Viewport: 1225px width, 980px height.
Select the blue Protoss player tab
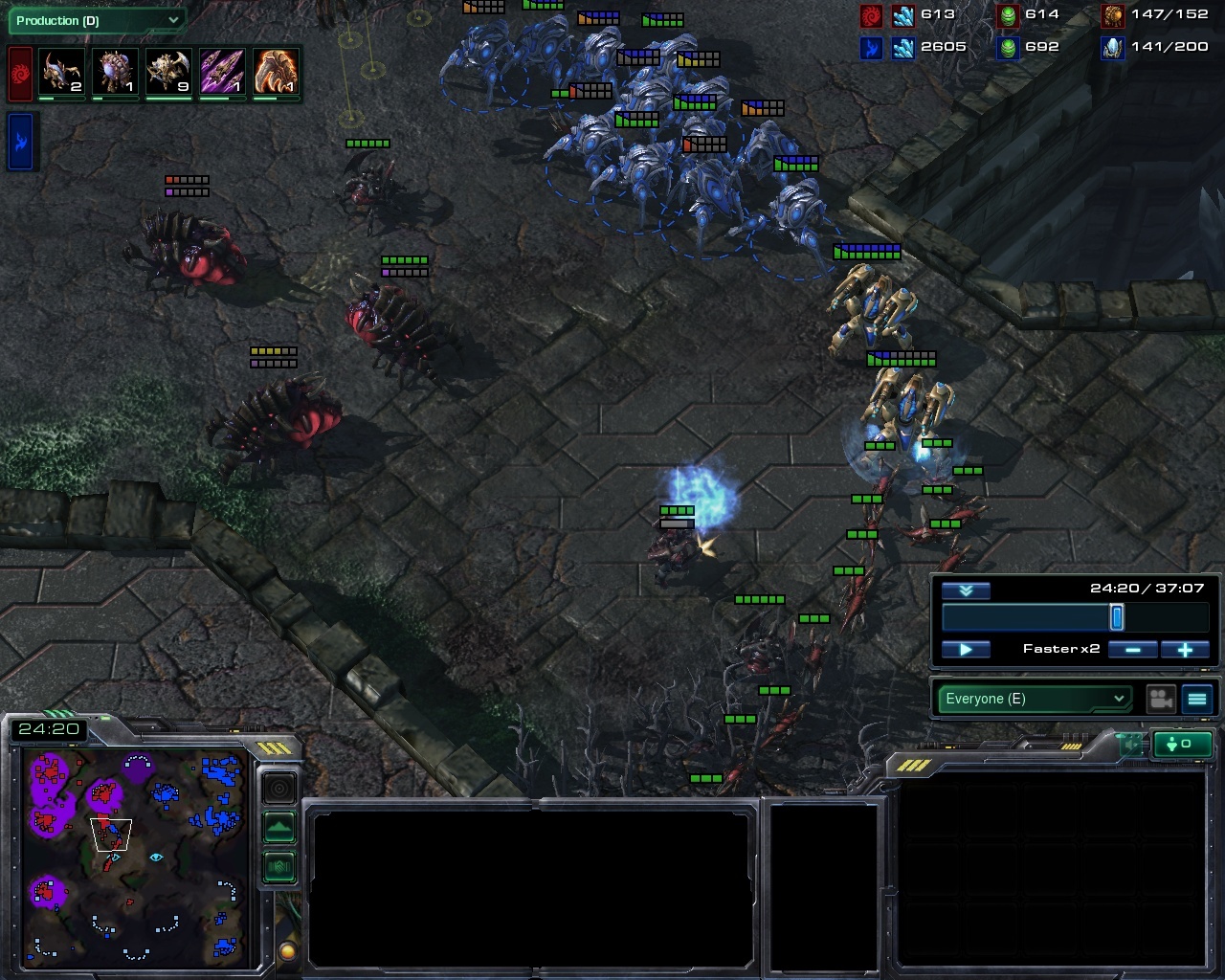20,141
